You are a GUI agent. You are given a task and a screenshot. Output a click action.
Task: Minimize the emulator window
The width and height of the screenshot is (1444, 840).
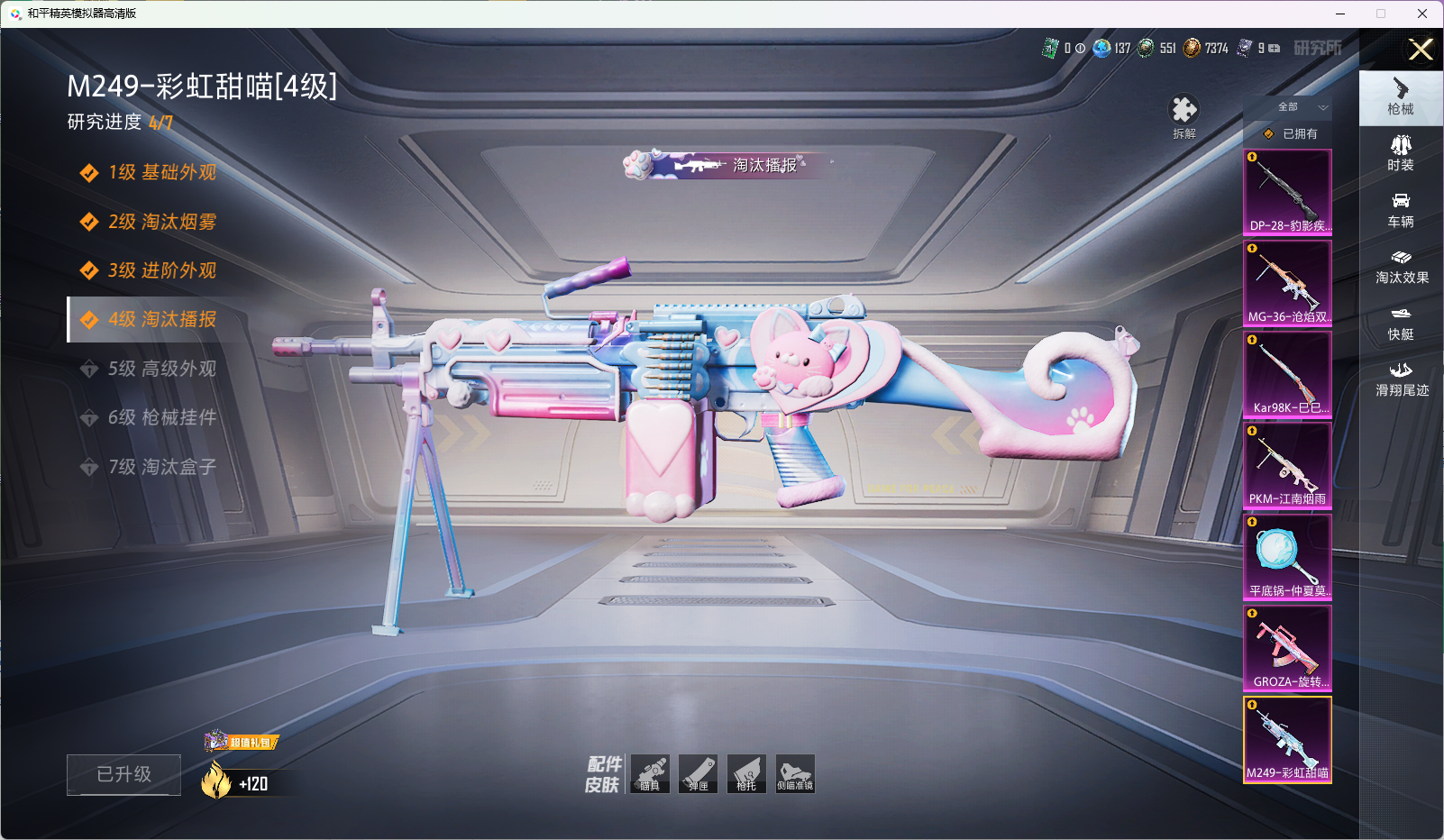[x=1340, y=14]
